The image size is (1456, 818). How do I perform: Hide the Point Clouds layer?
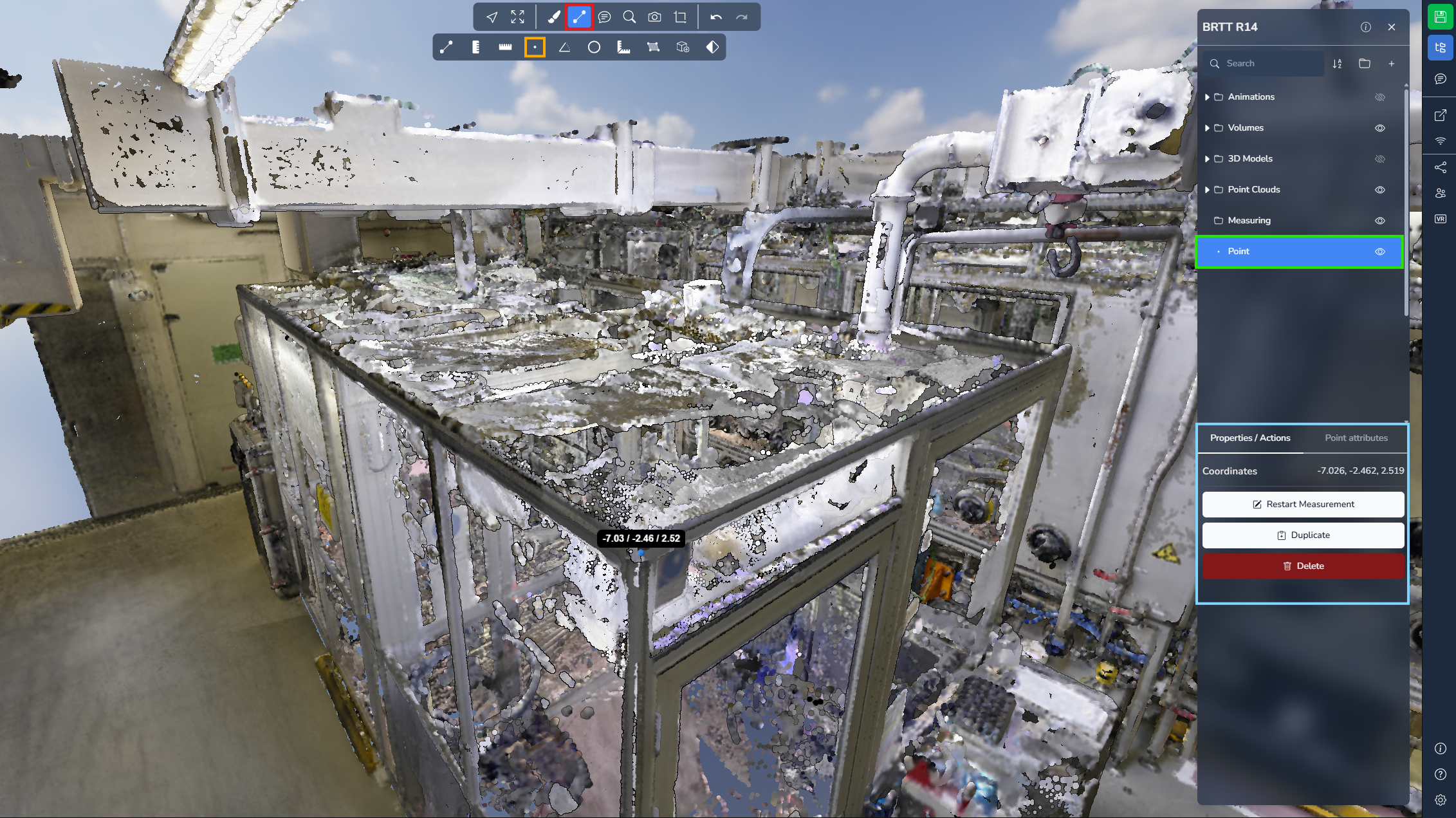[1379, 190]
